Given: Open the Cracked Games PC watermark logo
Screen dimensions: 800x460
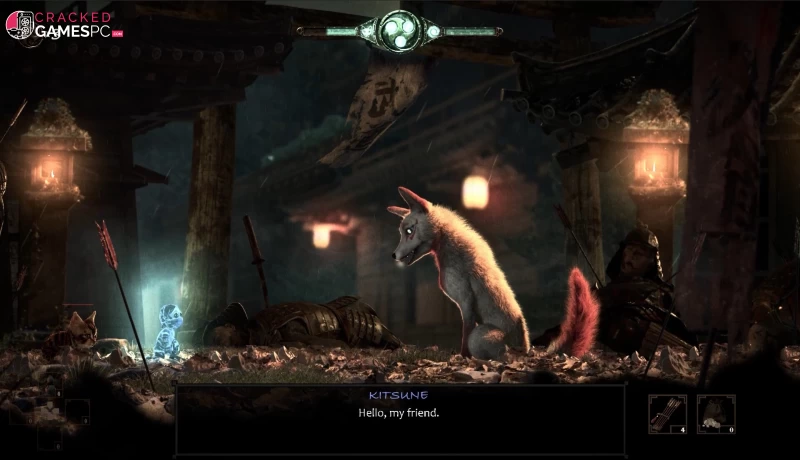Looking at the screenshot, I should pos(60,25).
